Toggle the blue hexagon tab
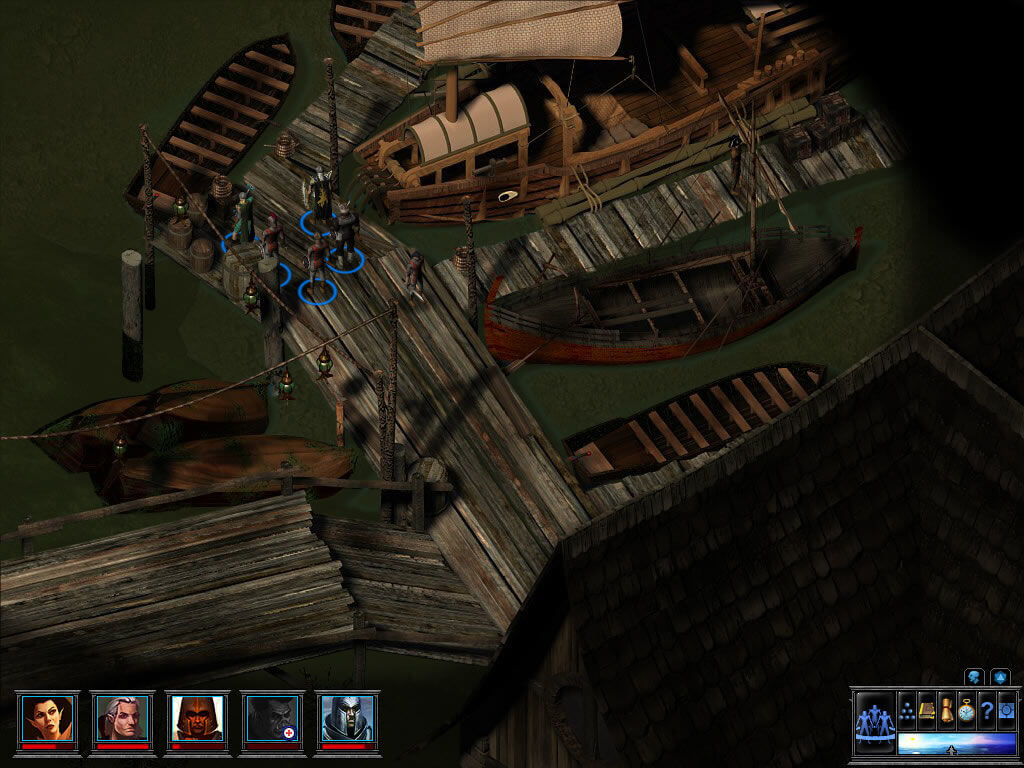This screenshot has height=768, width=1024. (x=1000, y=677)
